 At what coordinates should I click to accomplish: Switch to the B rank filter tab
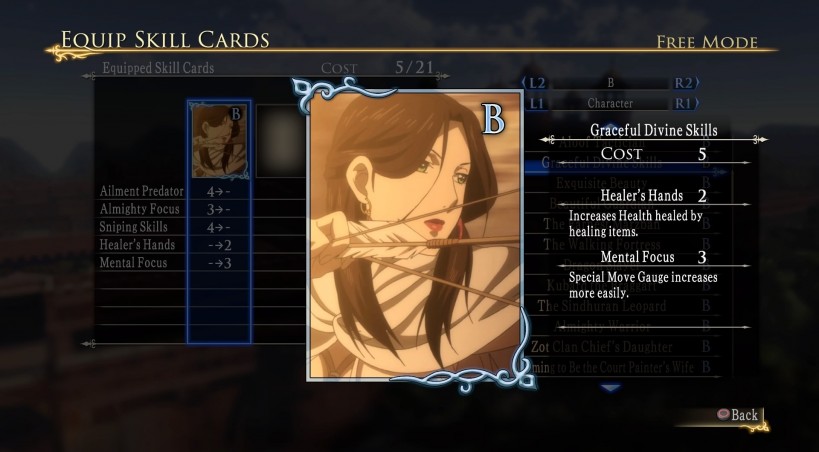pyautogui.click(x=610, y=83)
